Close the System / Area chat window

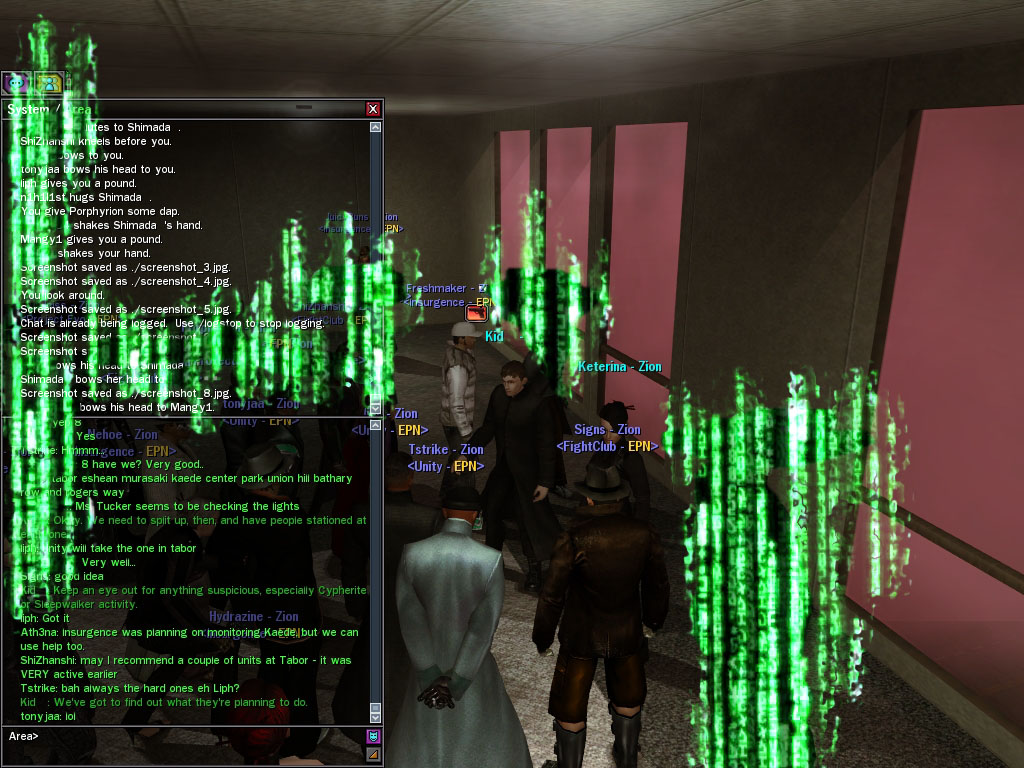(373, 108)
